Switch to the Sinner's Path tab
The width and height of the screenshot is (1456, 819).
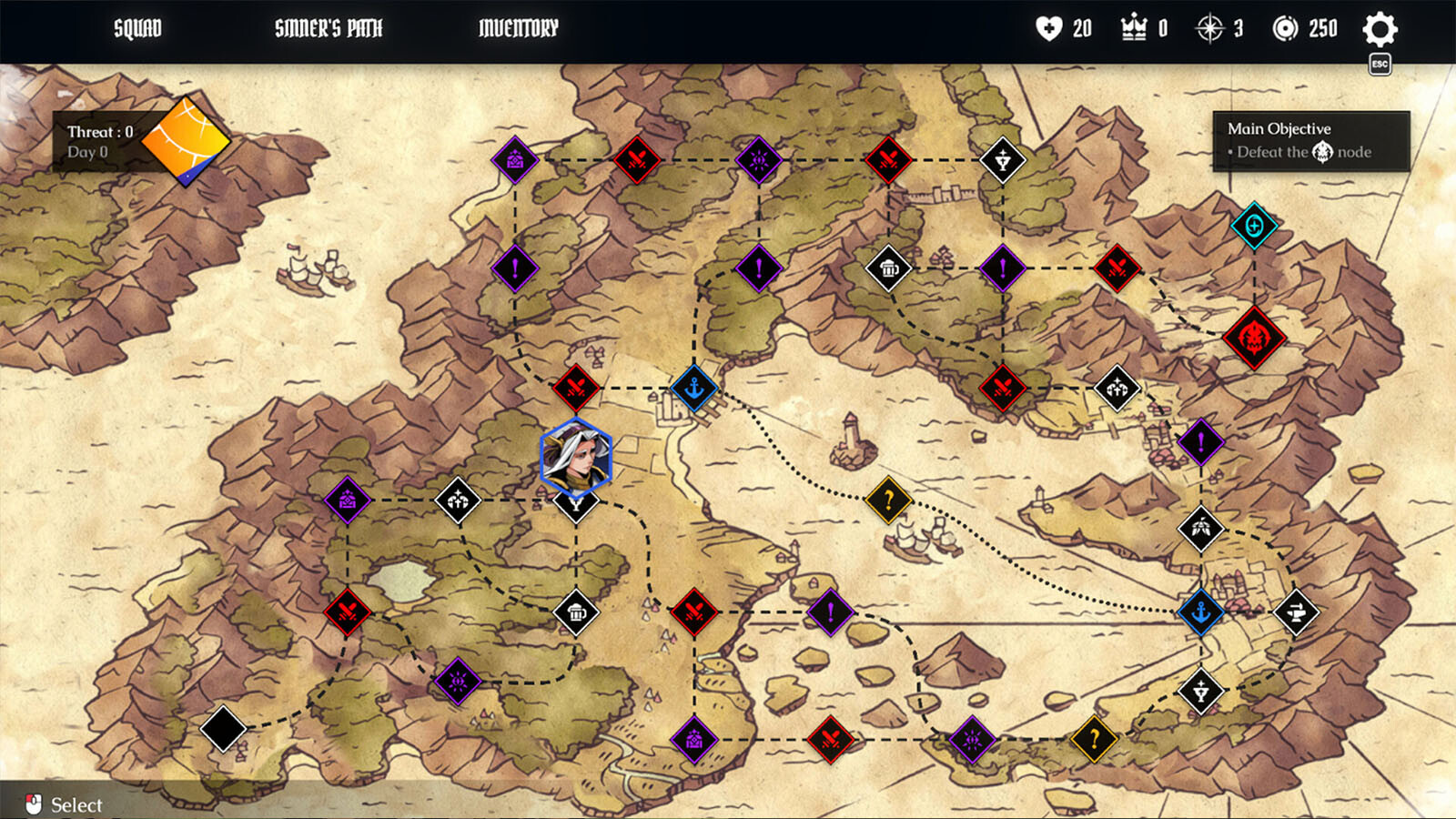click(x=329, y=29)
